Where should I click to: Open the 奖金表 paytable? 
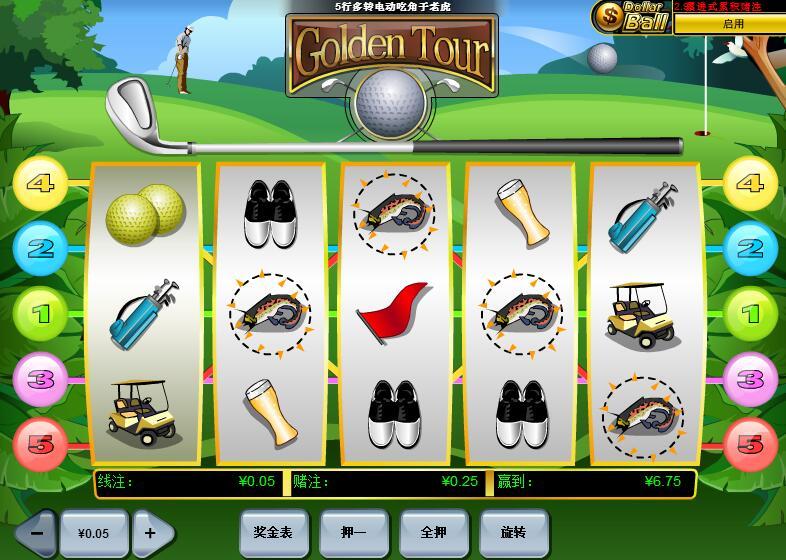[273, 533]
